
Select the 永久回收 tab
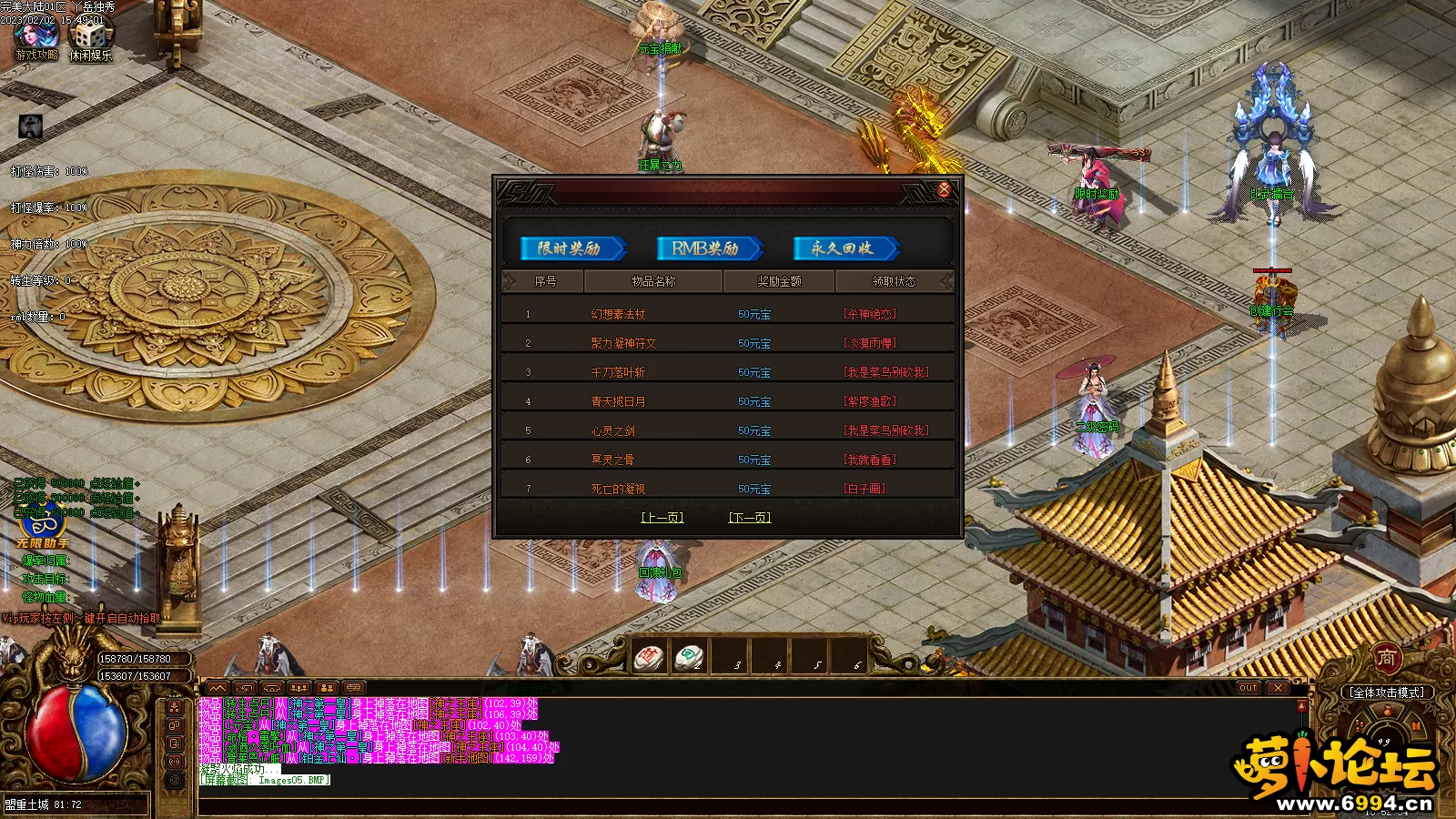[x=844, y=248]
